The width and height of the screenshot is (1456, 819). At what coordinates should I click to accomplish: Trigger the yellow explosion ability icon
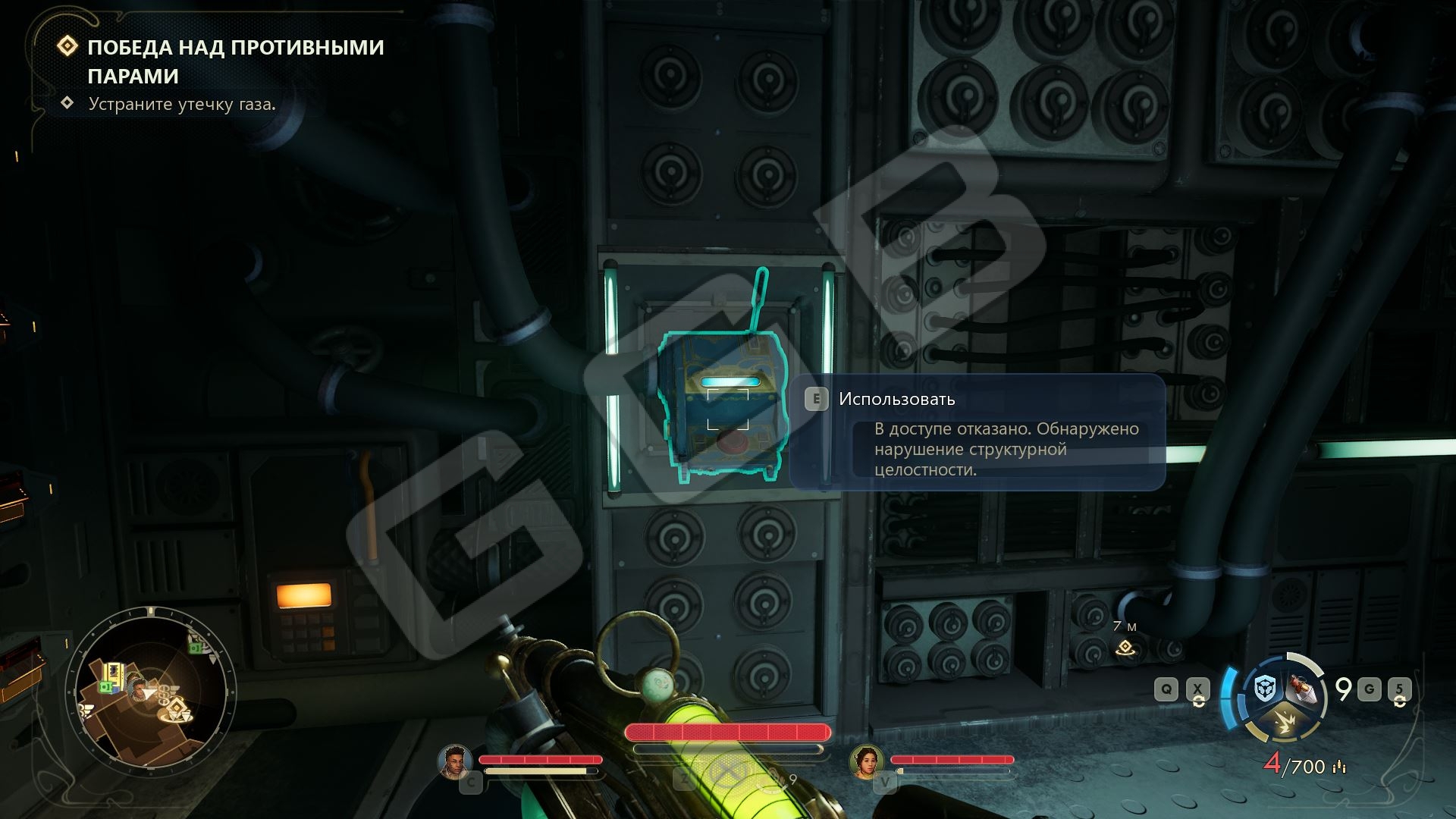(x=1283, y=723)
